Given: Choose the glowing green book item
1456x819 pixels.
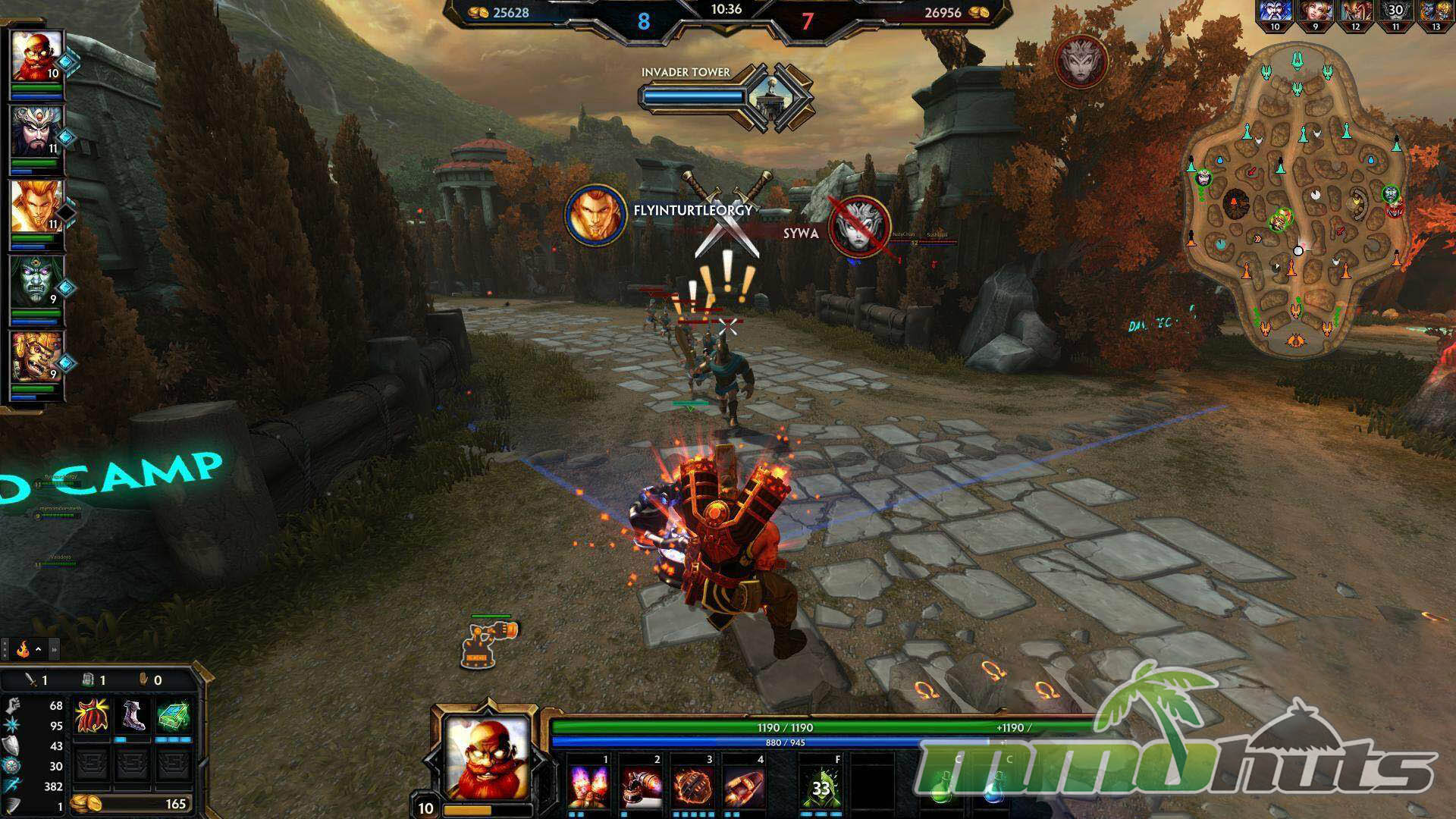Looking at the screenshot, I should tap(173, 716).
